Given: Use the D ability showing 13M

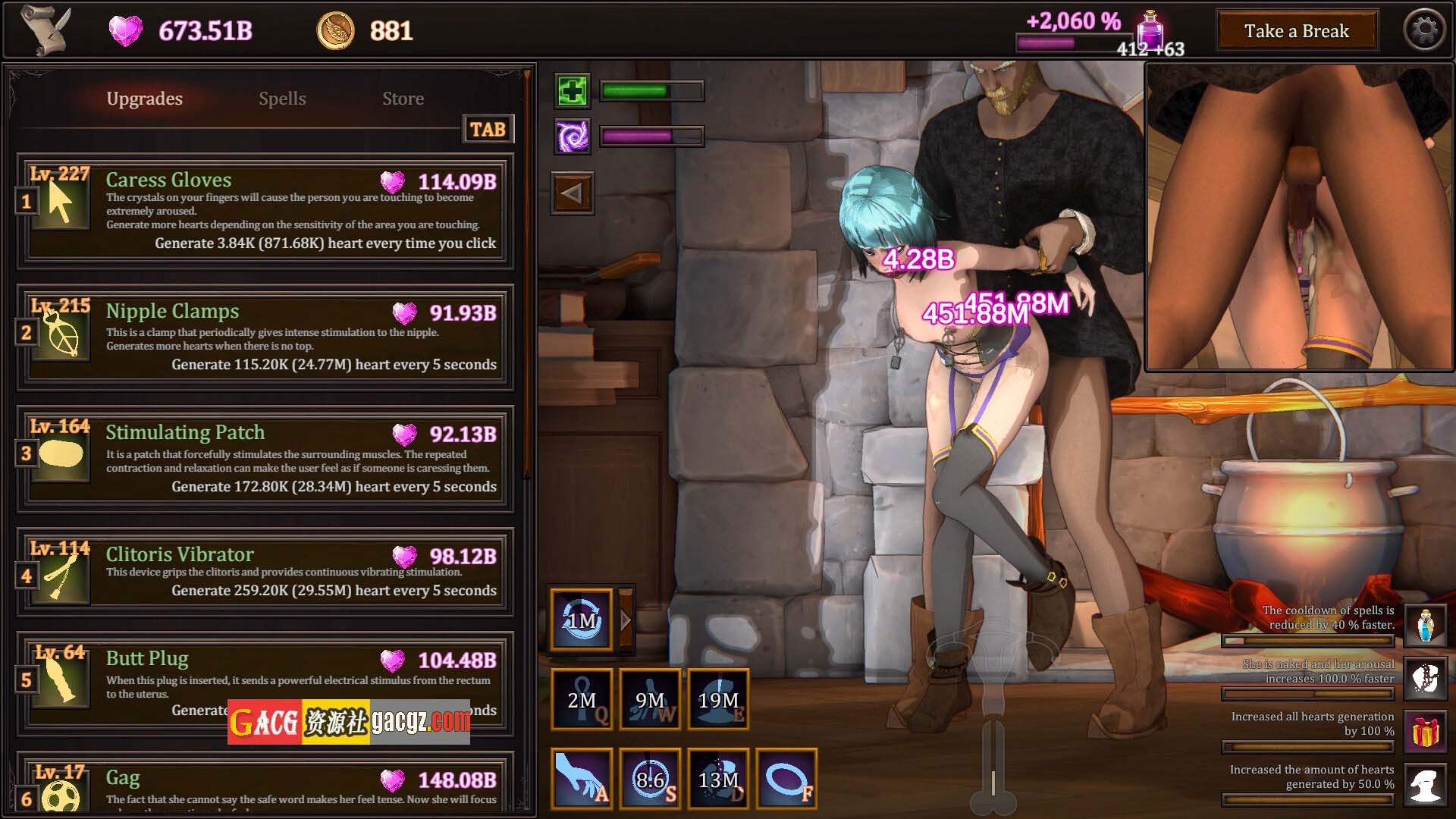Looking at the screenshot, I should tap(718, 779).
